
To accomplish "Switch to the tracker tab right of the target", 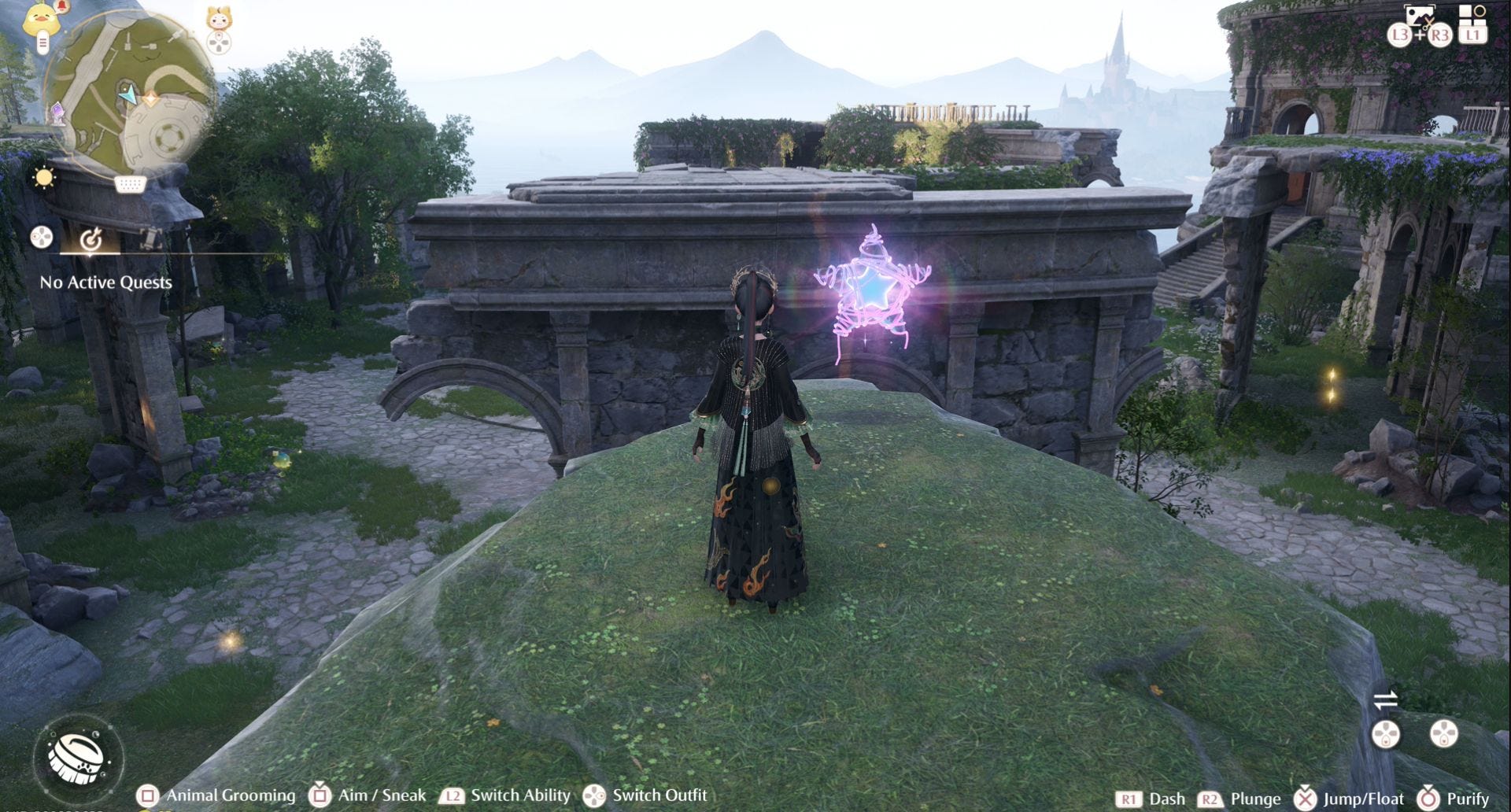I will point(150,236).
